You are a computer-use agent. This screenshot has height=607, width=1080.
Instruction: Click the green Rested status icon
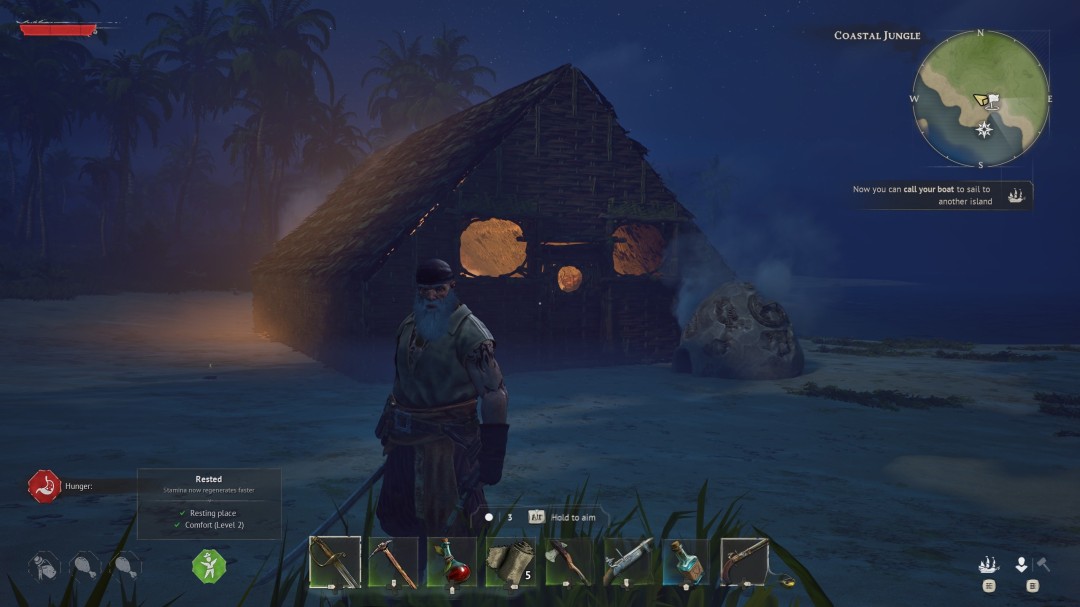[209, 565]
